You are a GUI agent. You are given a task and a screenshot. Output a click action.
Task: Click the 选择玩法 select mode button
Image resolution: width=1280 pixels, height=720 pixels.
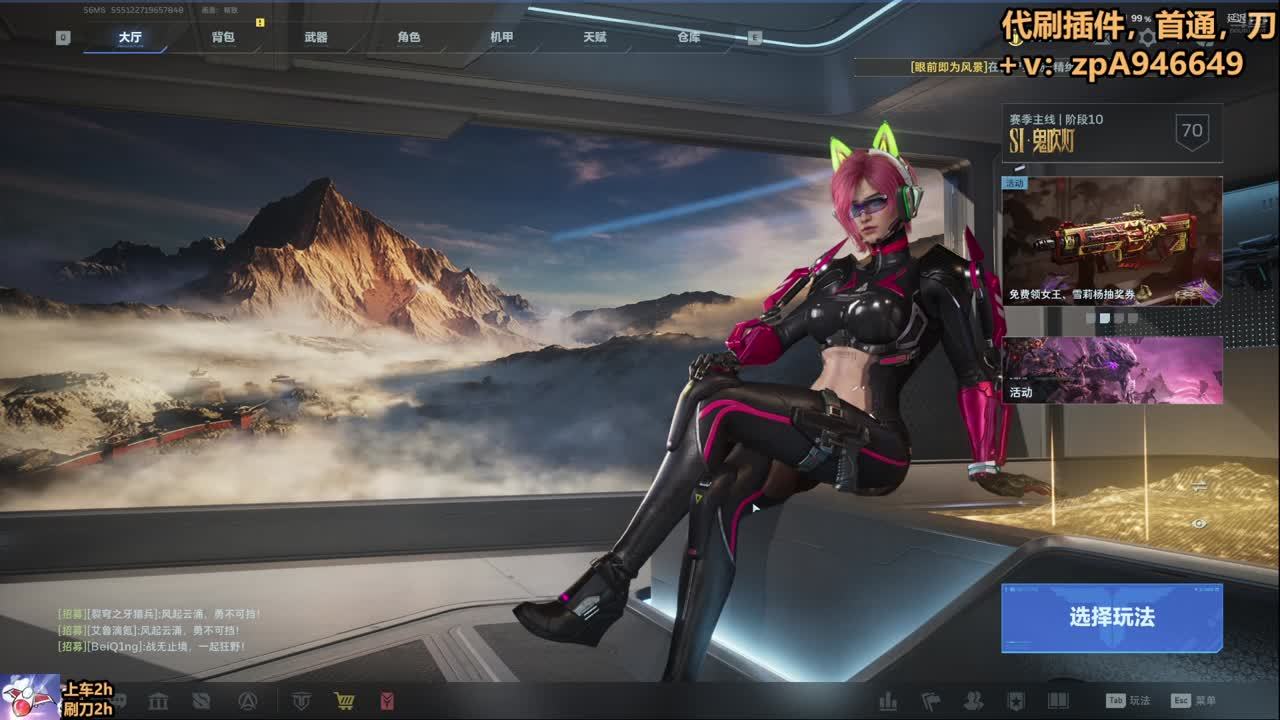pyautogui.click(x=1112, y=617)
